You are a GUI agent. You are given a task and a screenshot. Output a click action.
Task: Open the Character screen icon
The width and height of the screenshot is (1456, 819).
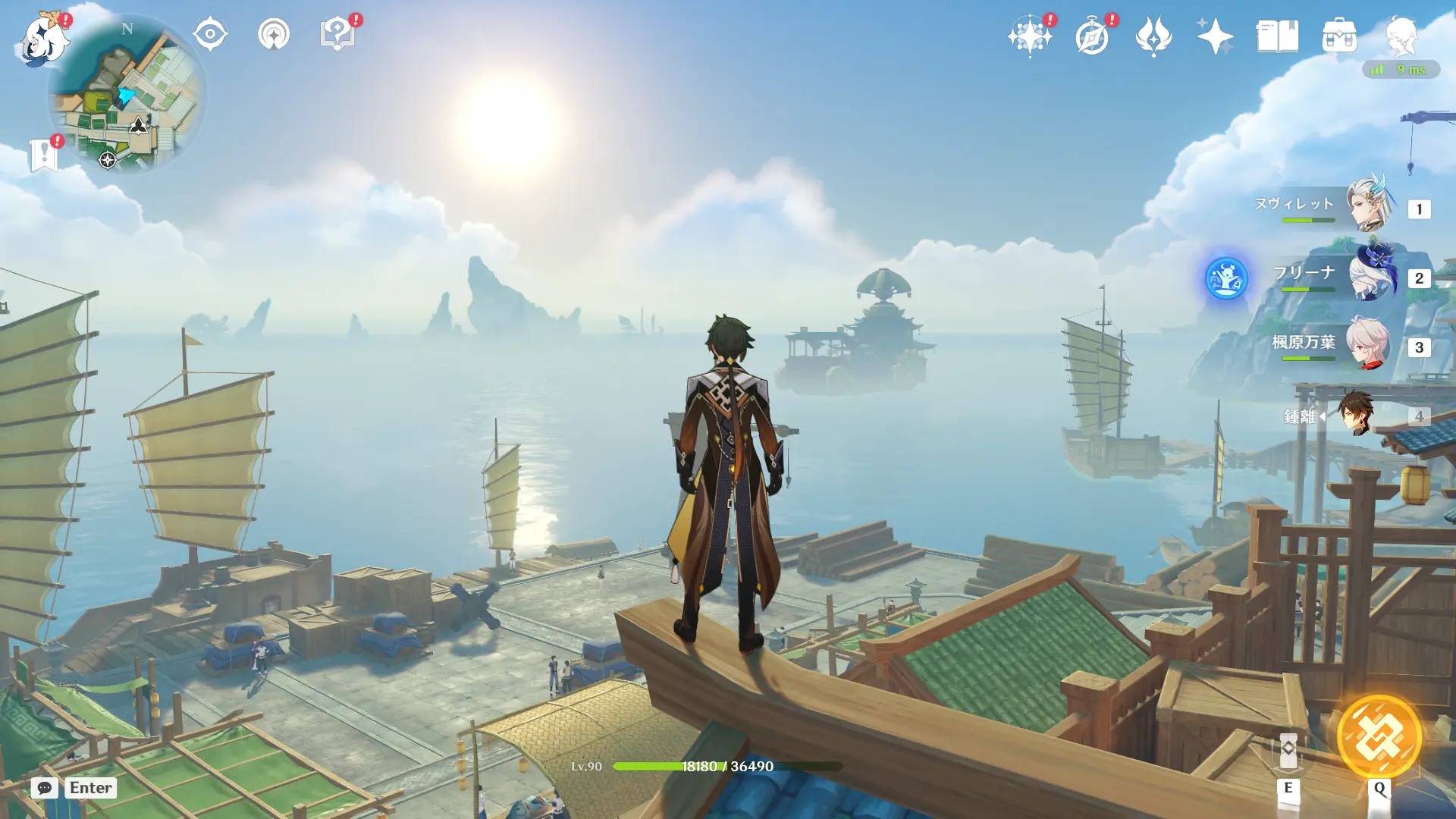1401,36
